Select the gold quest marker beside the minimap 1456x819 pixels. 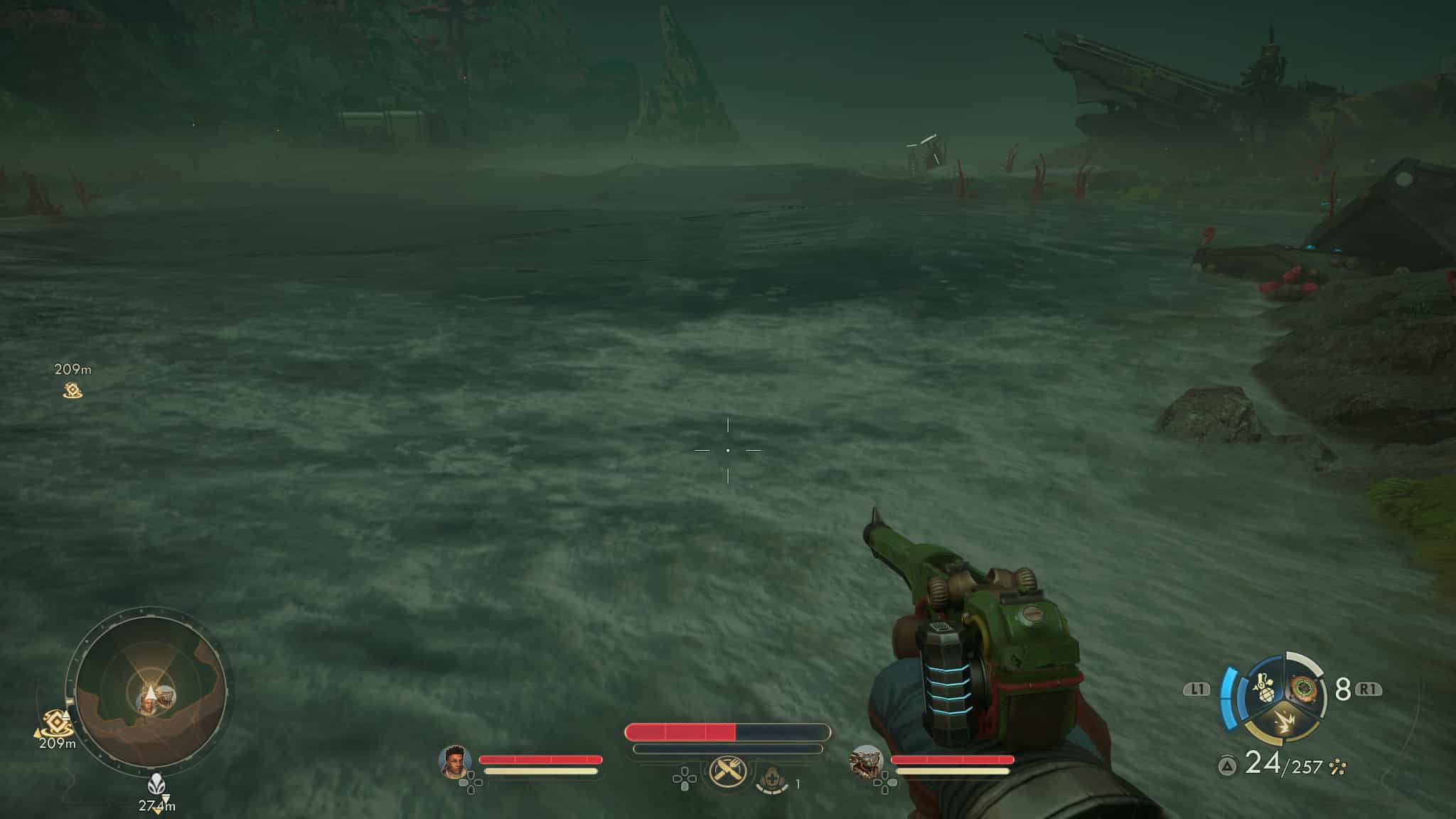56,723
